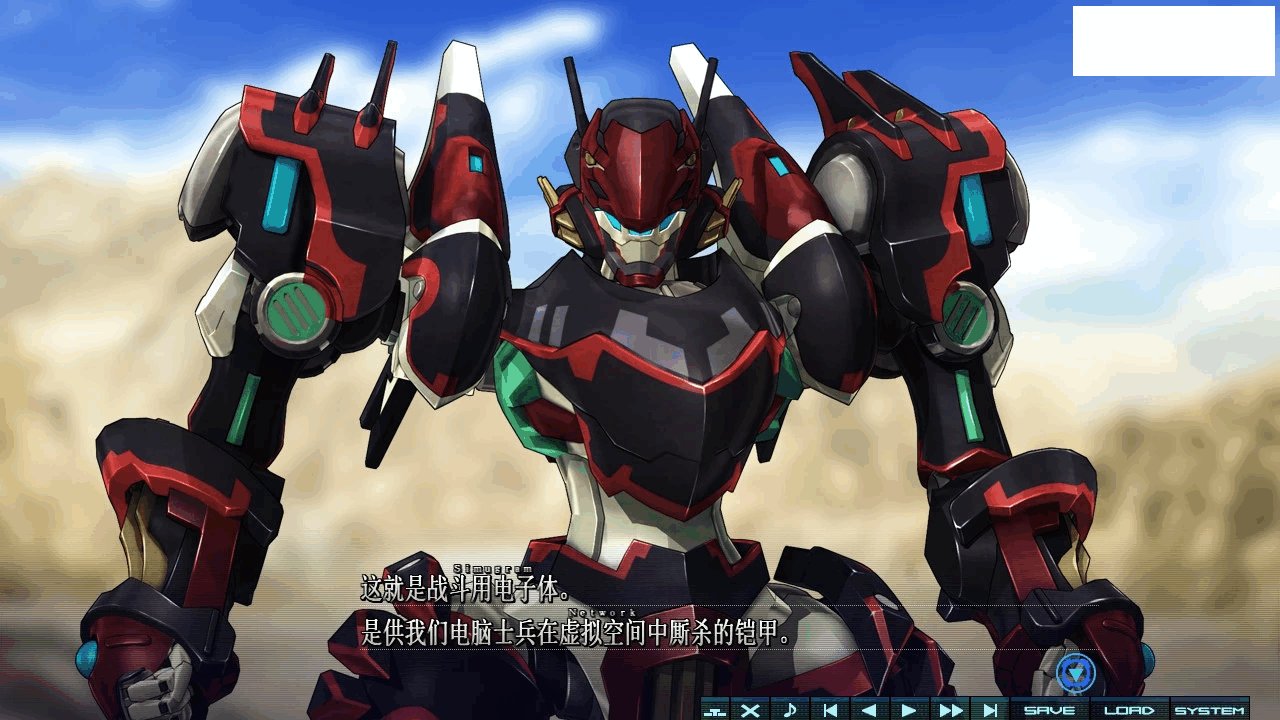The height and width of the screenshot is (720, 1280).
Task: Review previous line with the left arrow icon
Action: (870, 707)
